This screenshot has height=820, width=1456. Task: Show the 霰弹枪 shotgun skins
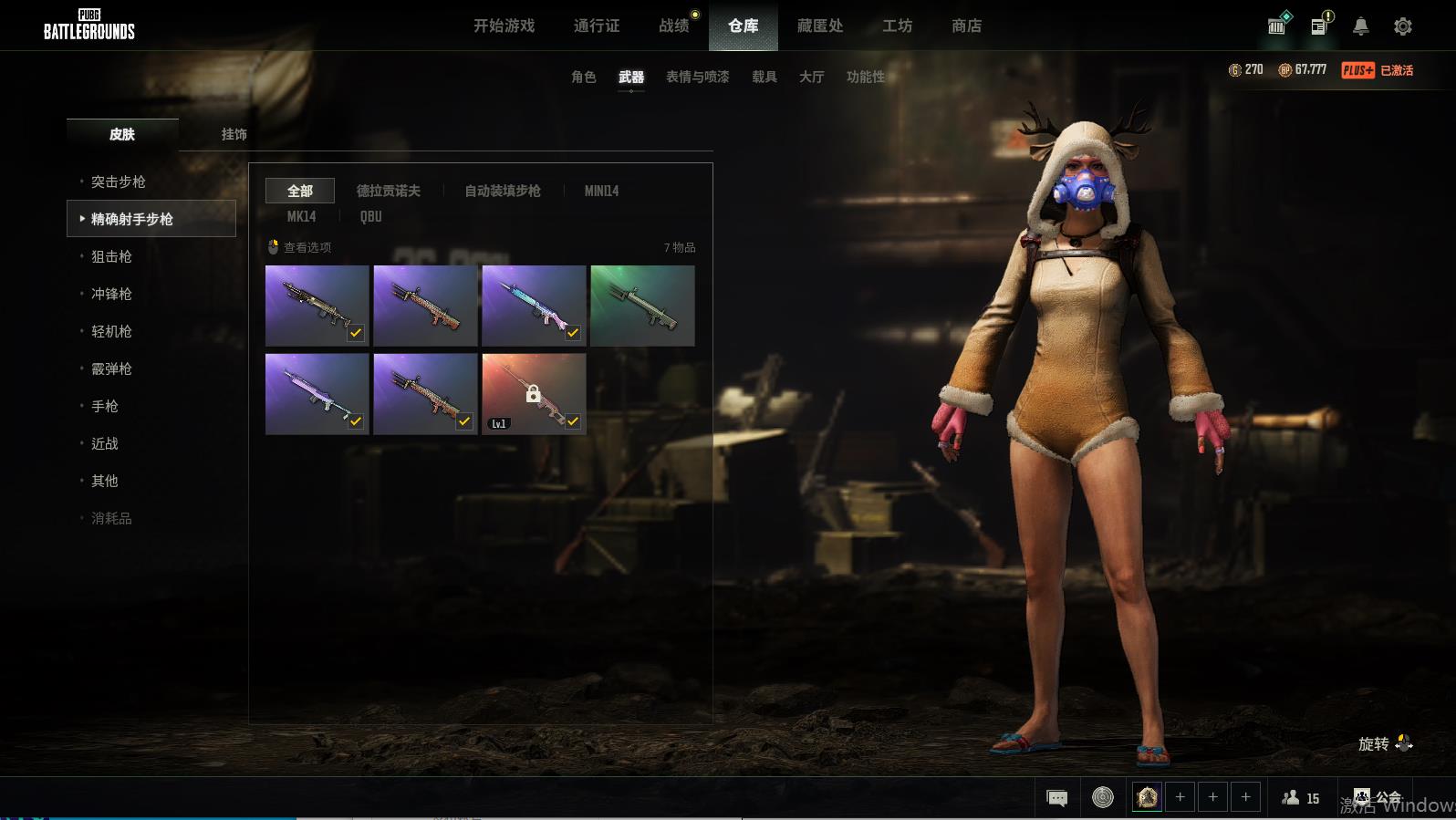point(111,368)
